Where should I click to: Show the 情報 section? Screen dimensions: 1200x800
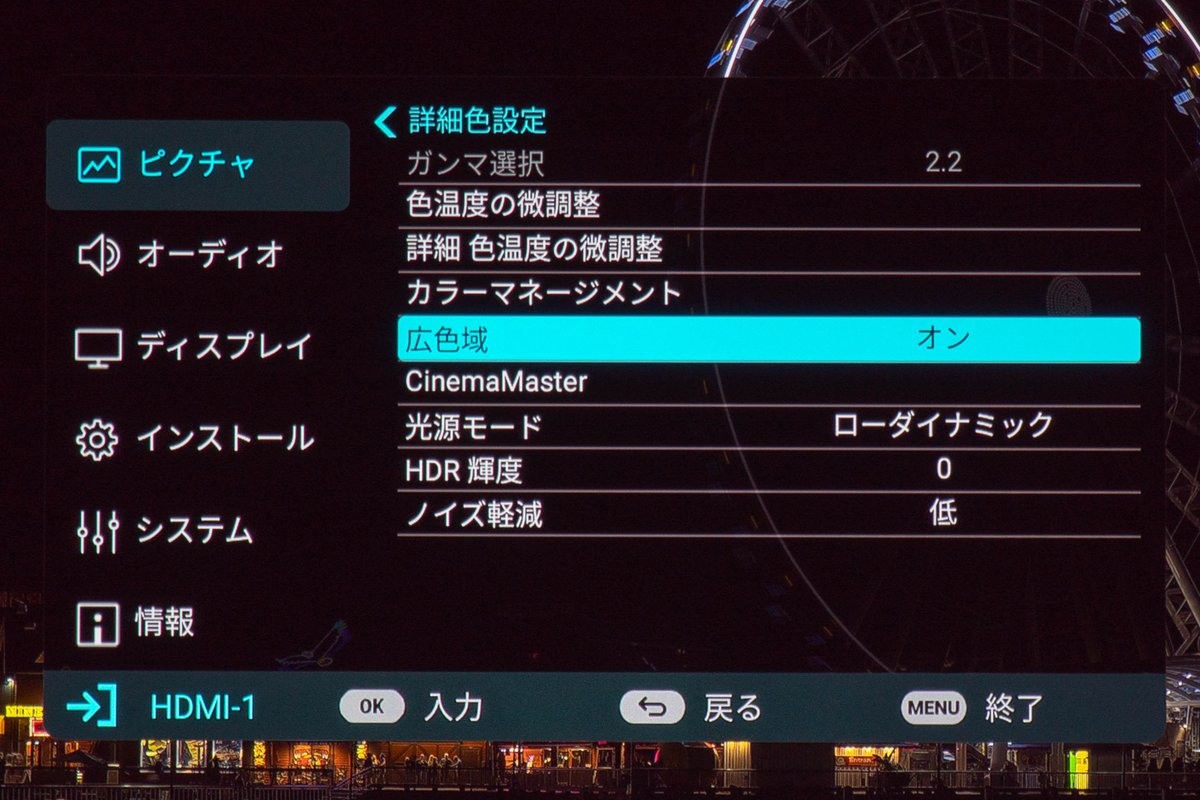197,623
